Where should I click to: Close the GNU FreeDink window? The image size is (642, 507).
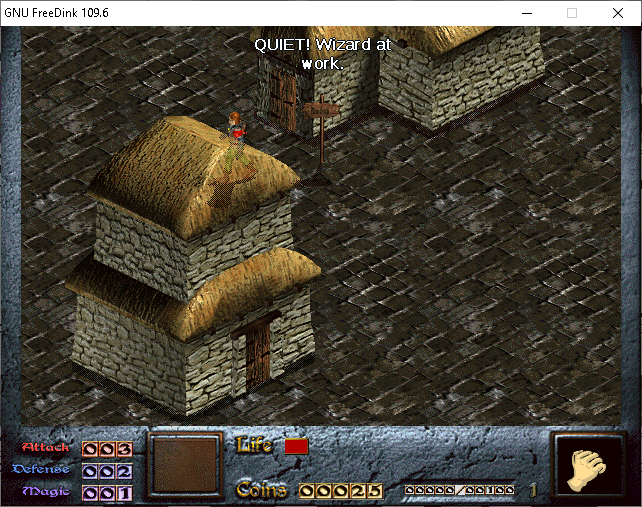pos(617,13)
